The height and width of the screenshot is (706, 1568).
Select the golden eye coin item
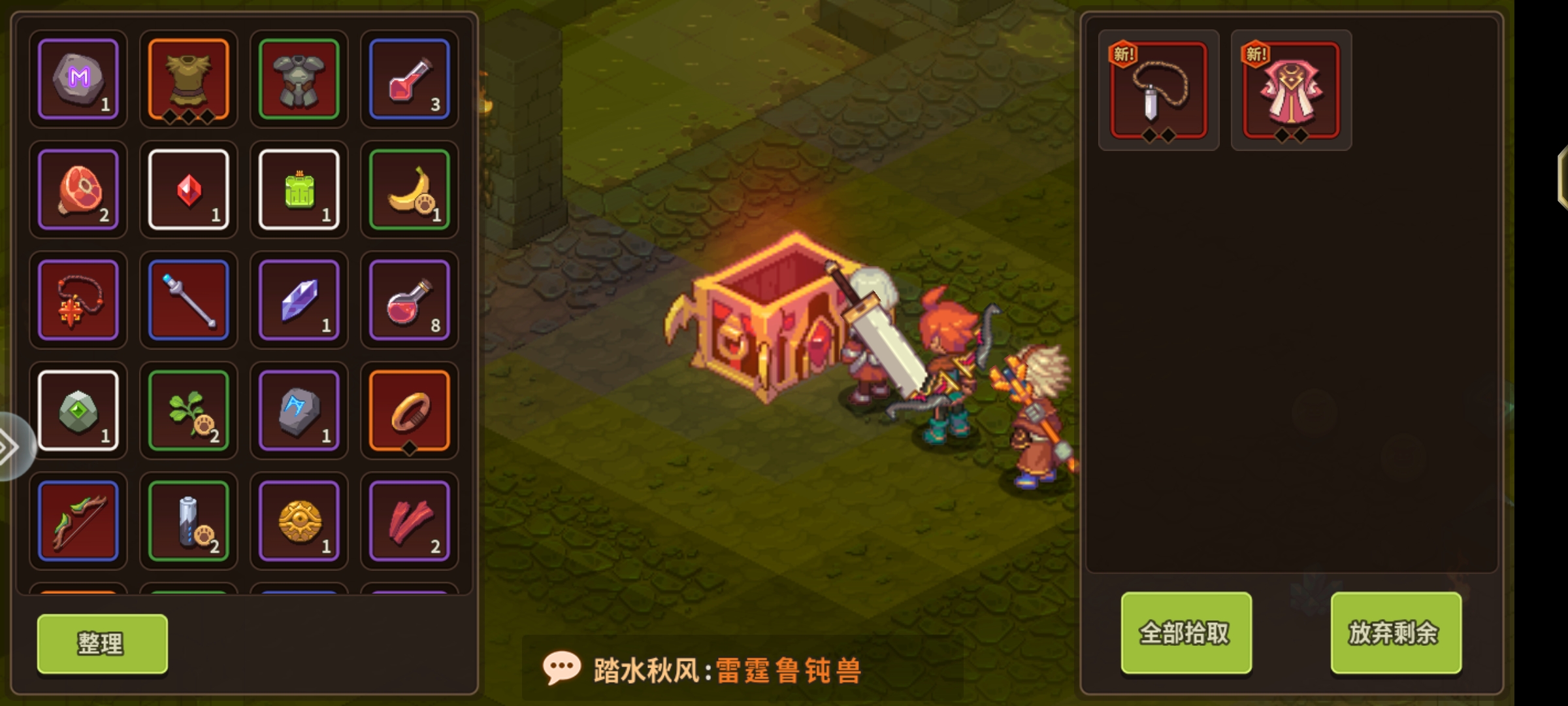click(x=299, y=521)
